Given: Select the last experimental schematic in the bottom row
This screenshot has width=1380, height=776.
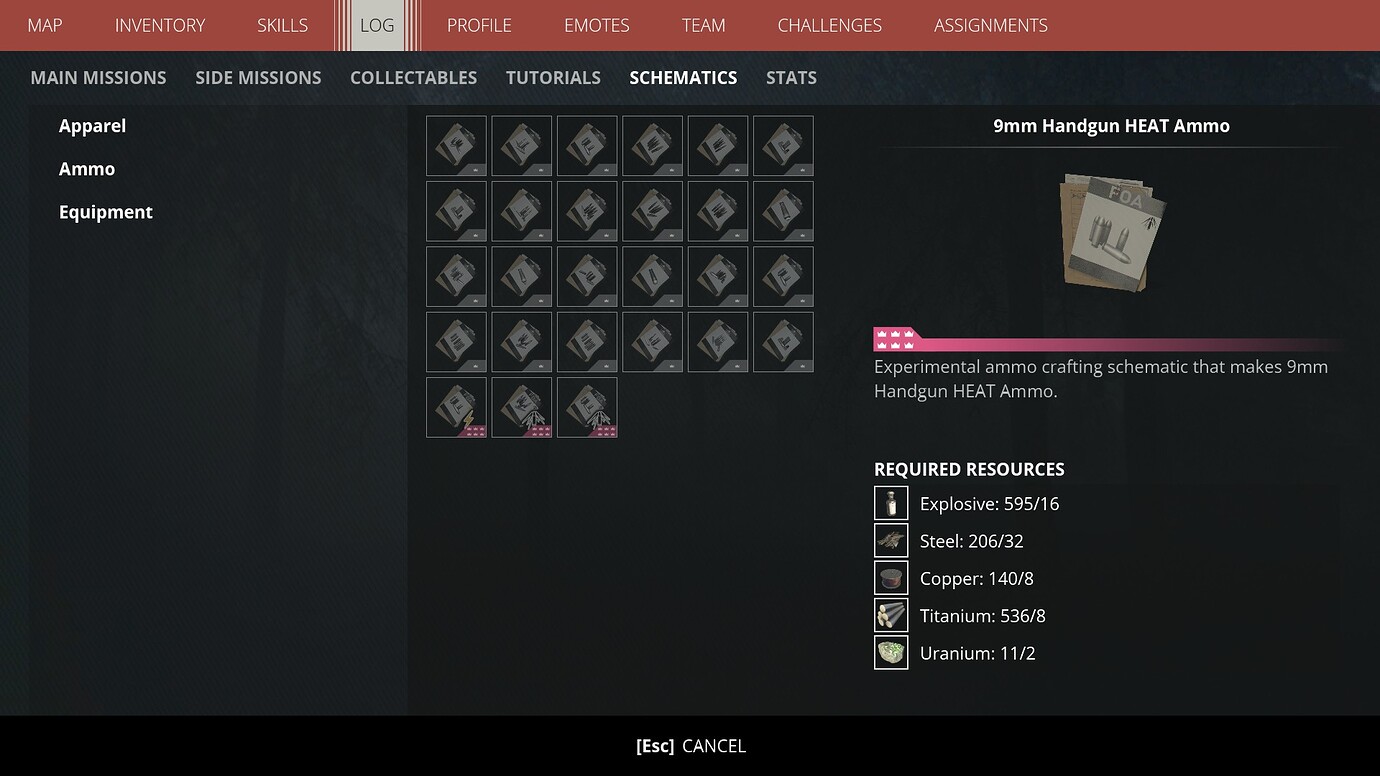Looking at the screenshot, I should click(587, 407).
